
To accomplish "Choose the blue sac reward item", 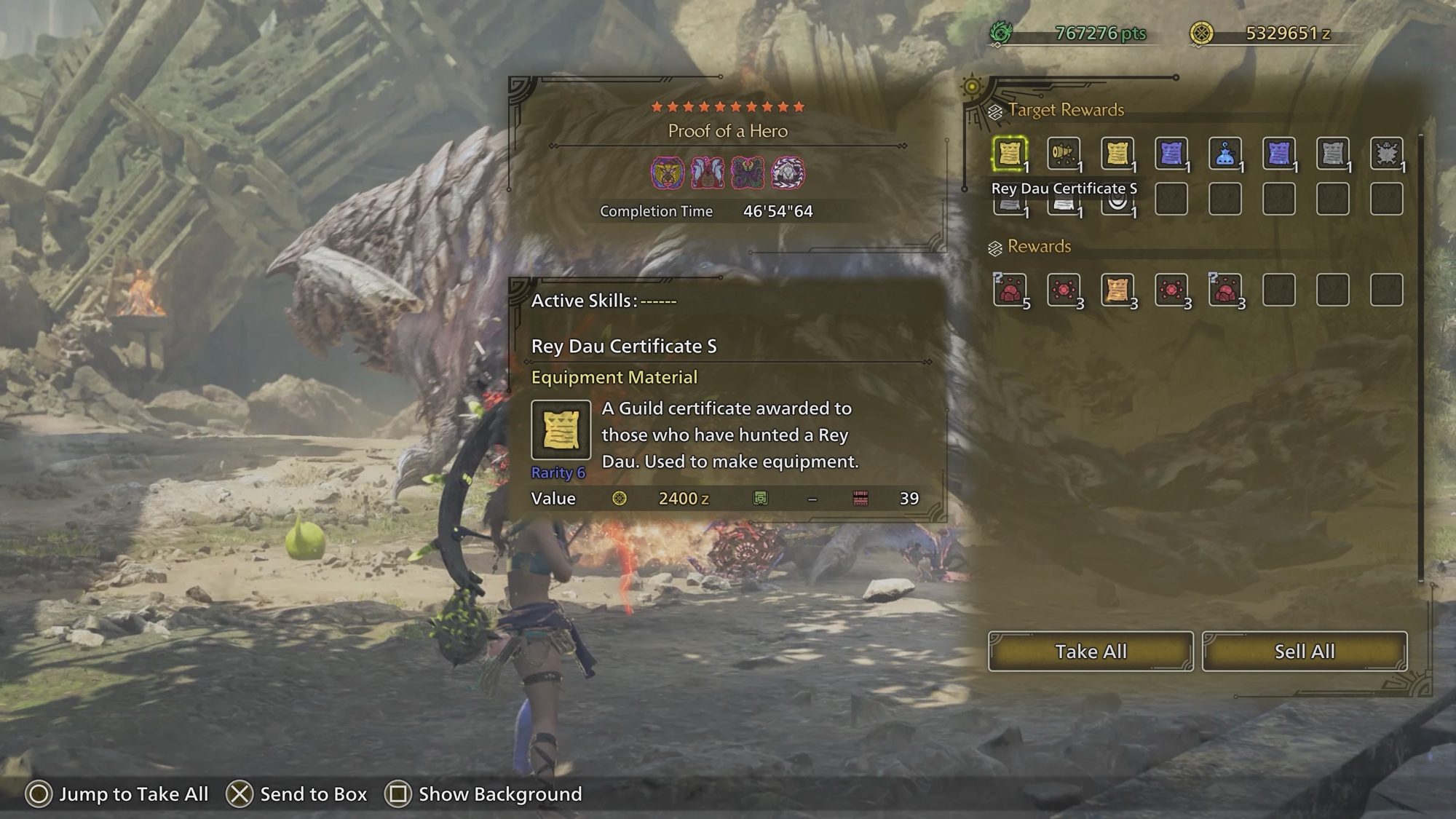I will 1225,154.
